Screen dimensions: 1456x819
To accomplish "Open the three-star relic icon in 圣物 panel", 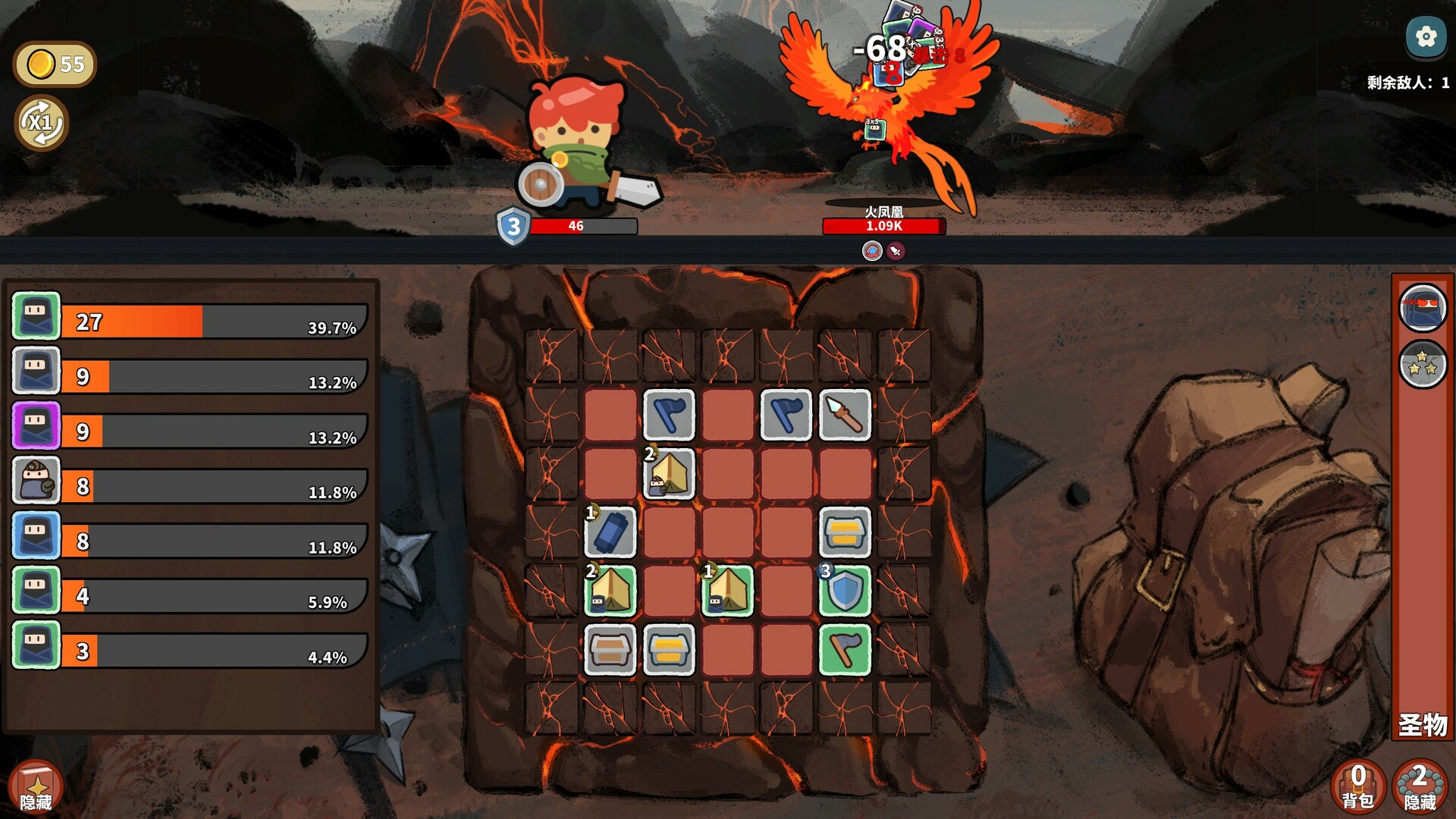I will (x=1423, y=363).
